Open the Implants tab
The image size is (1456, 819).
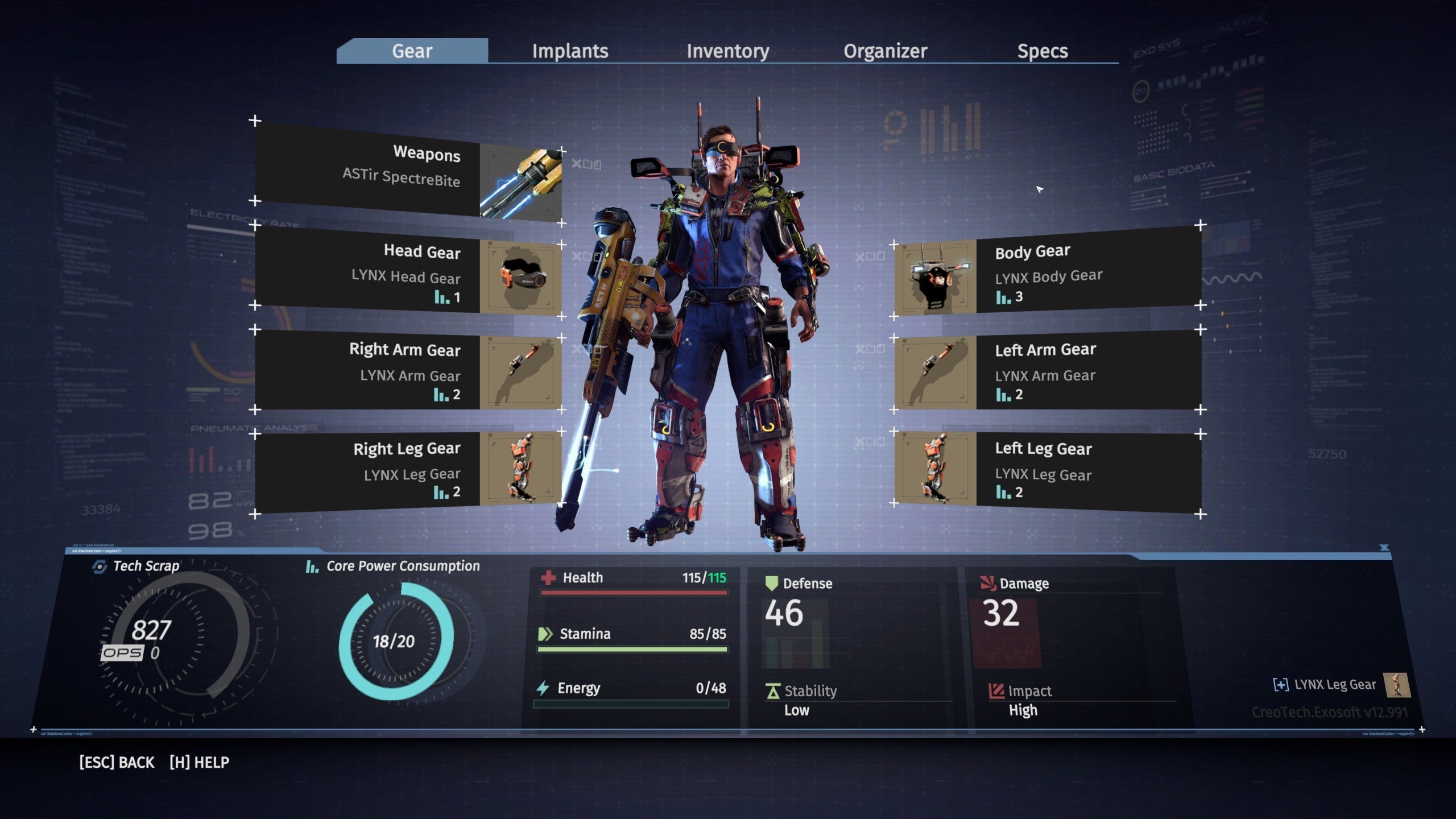[x=569, y=51]
